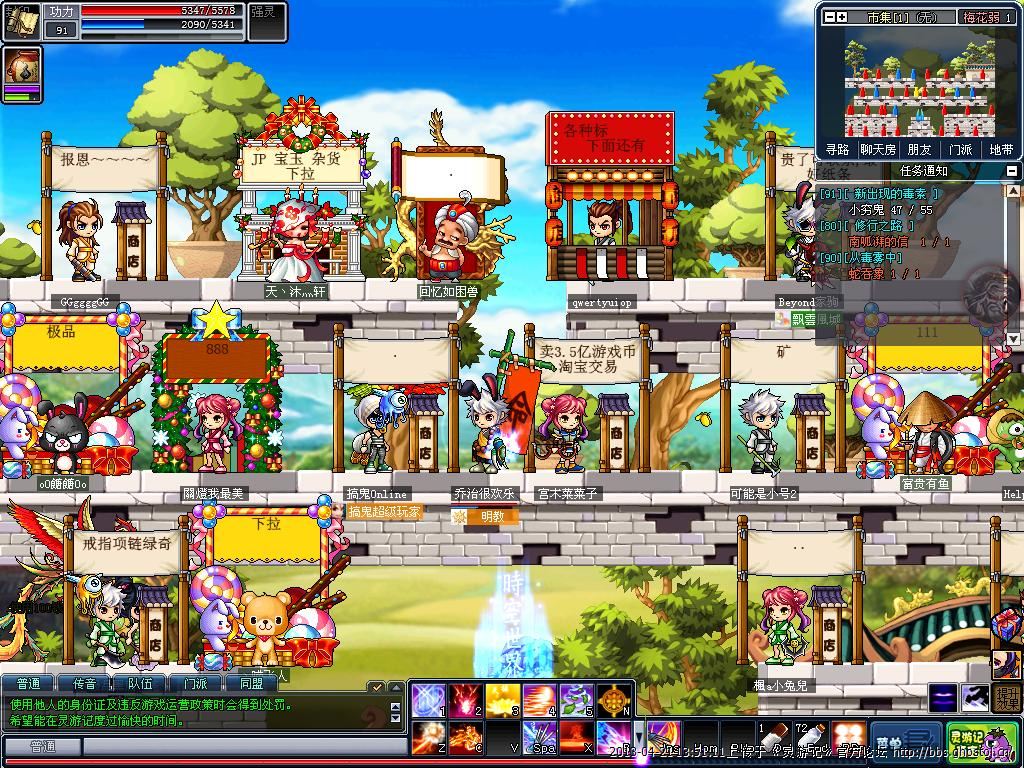Open the 门派 tab under the minimap
The height and width of the screenshot is (768, 1024).
coord(960,150)
